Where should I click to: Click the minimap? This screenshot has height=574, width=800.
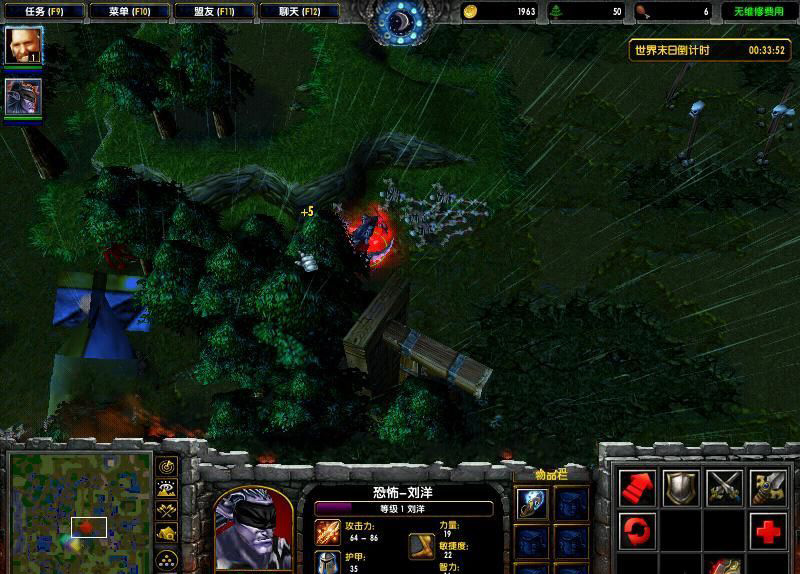click(78, 507)
